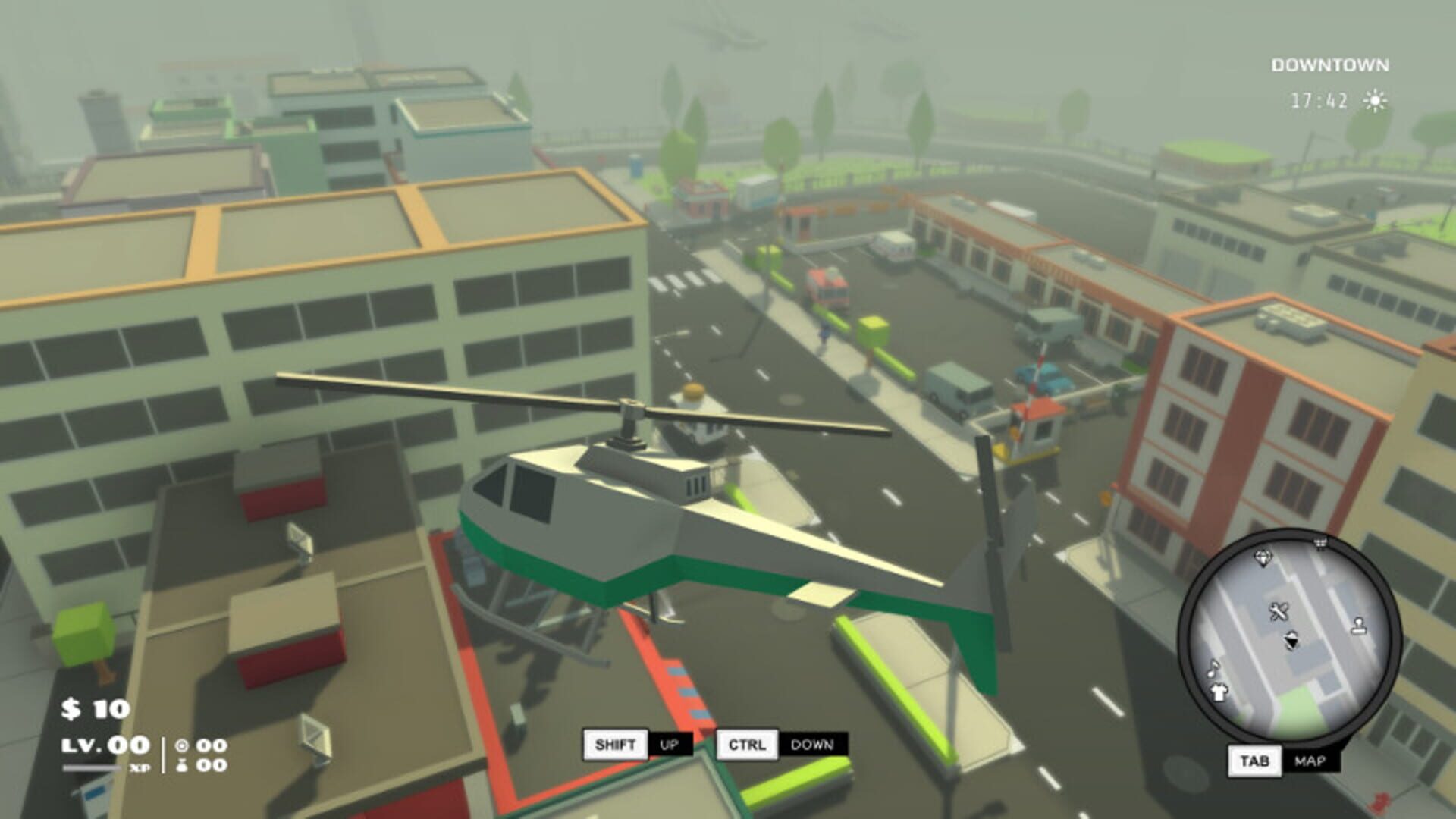
Task: Toggle the TAB key indicator for the map
Action: (1254, 760)
